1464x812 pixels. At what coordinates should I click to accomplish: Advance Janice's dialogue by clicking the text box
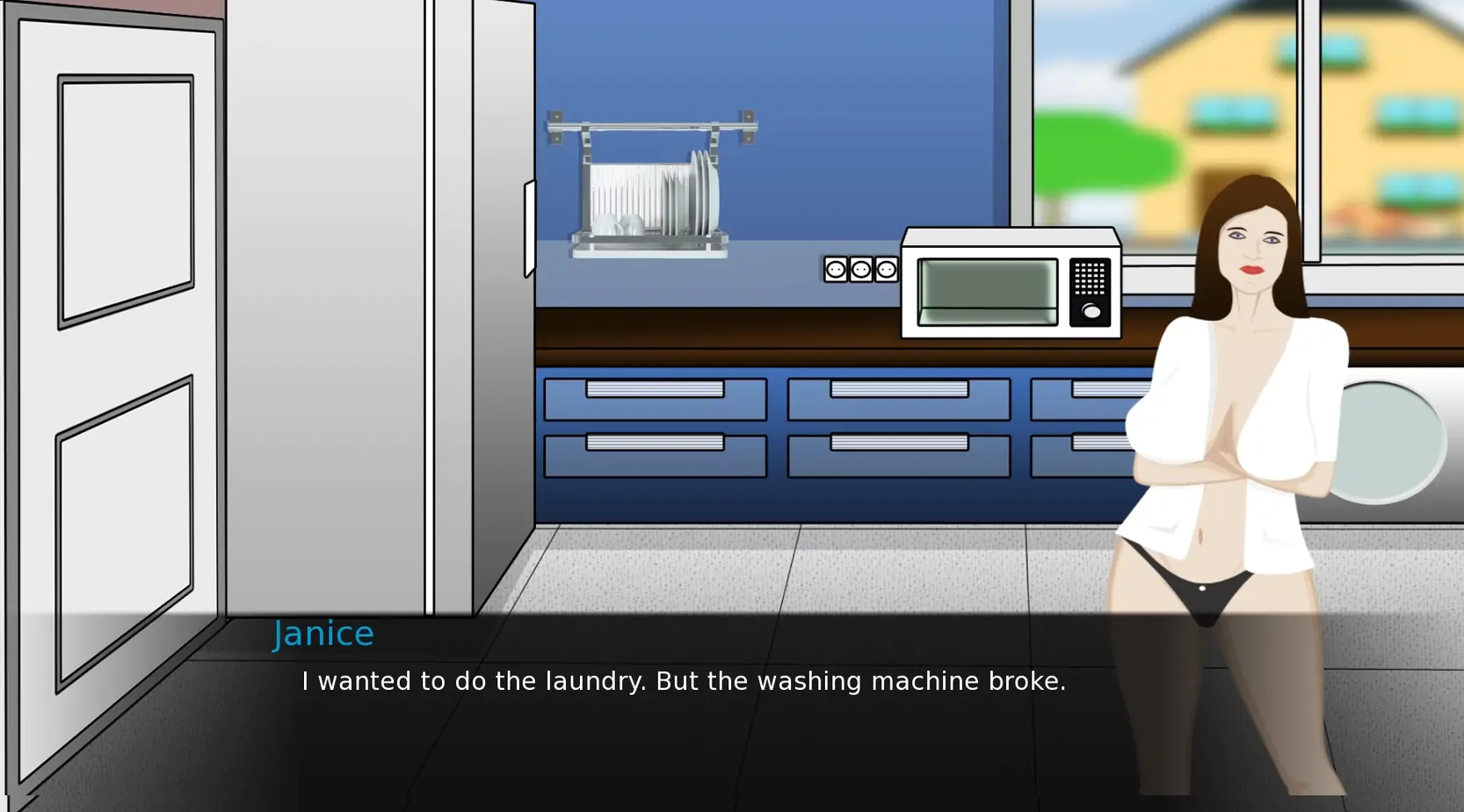pyautogui.click(x=683, y=682)
